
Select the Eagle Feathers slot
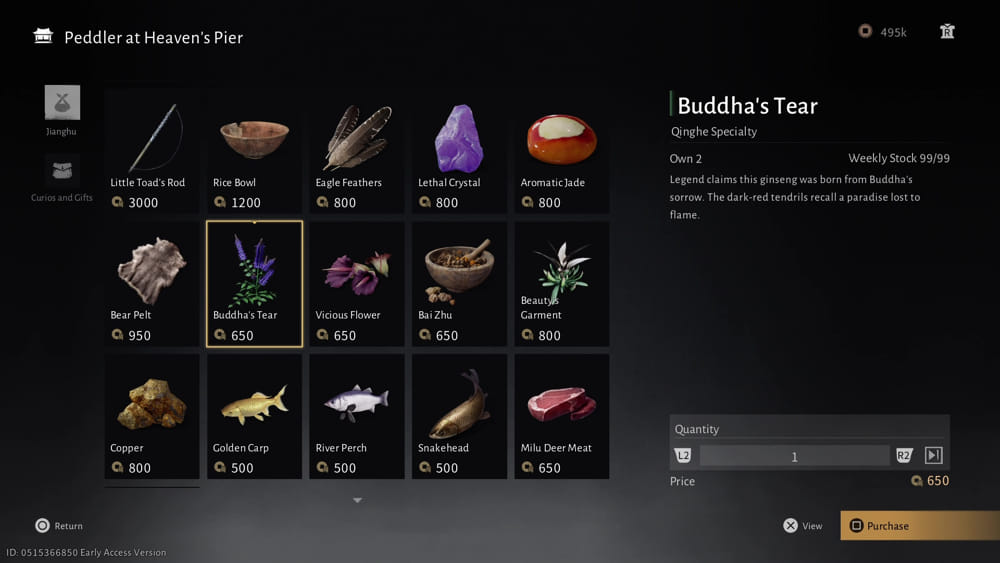click(357, 151)
